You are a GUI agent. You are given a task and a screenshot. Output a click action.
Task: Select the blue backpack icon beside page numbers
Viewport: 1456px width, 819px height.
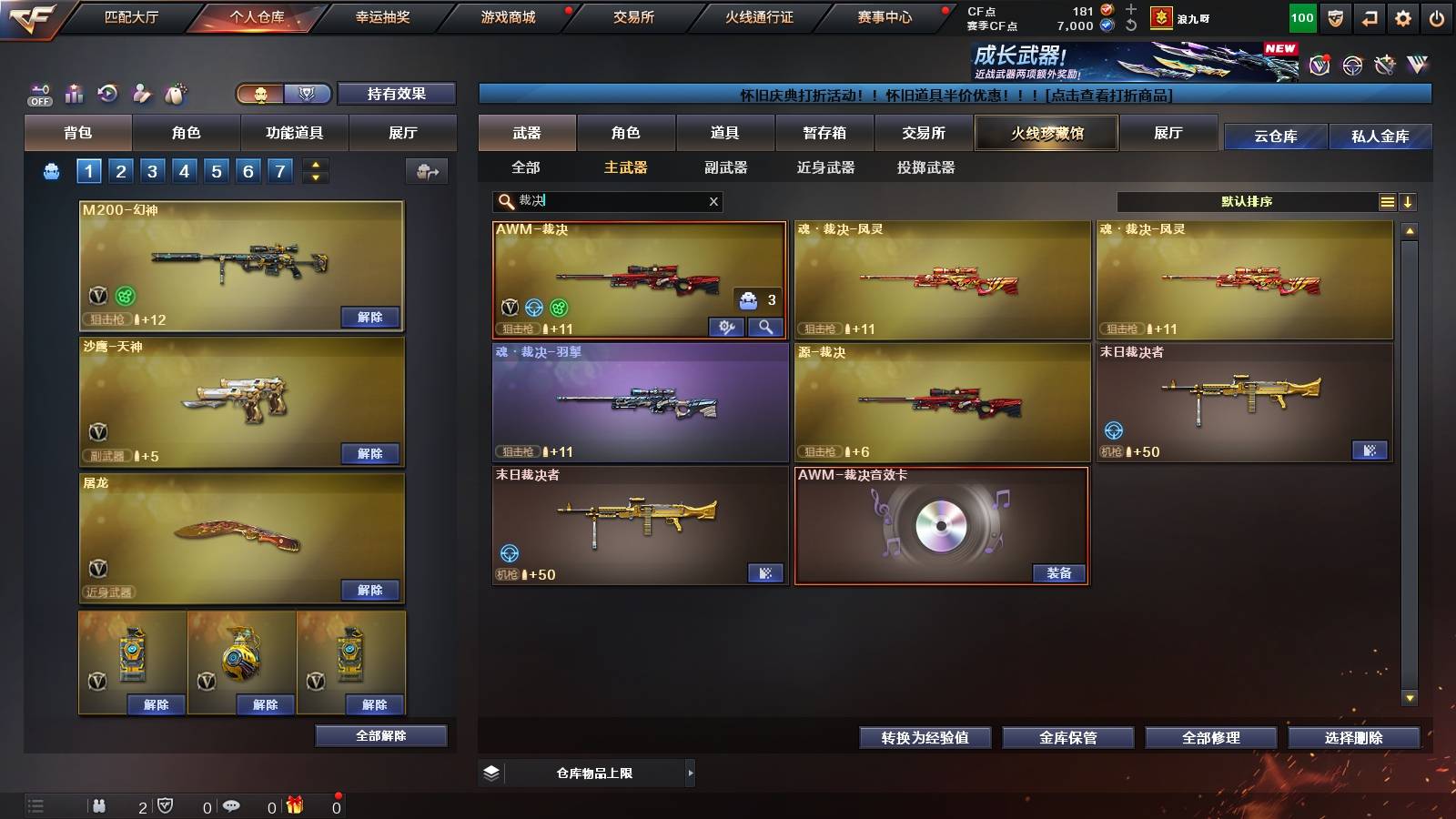[52, 169]
